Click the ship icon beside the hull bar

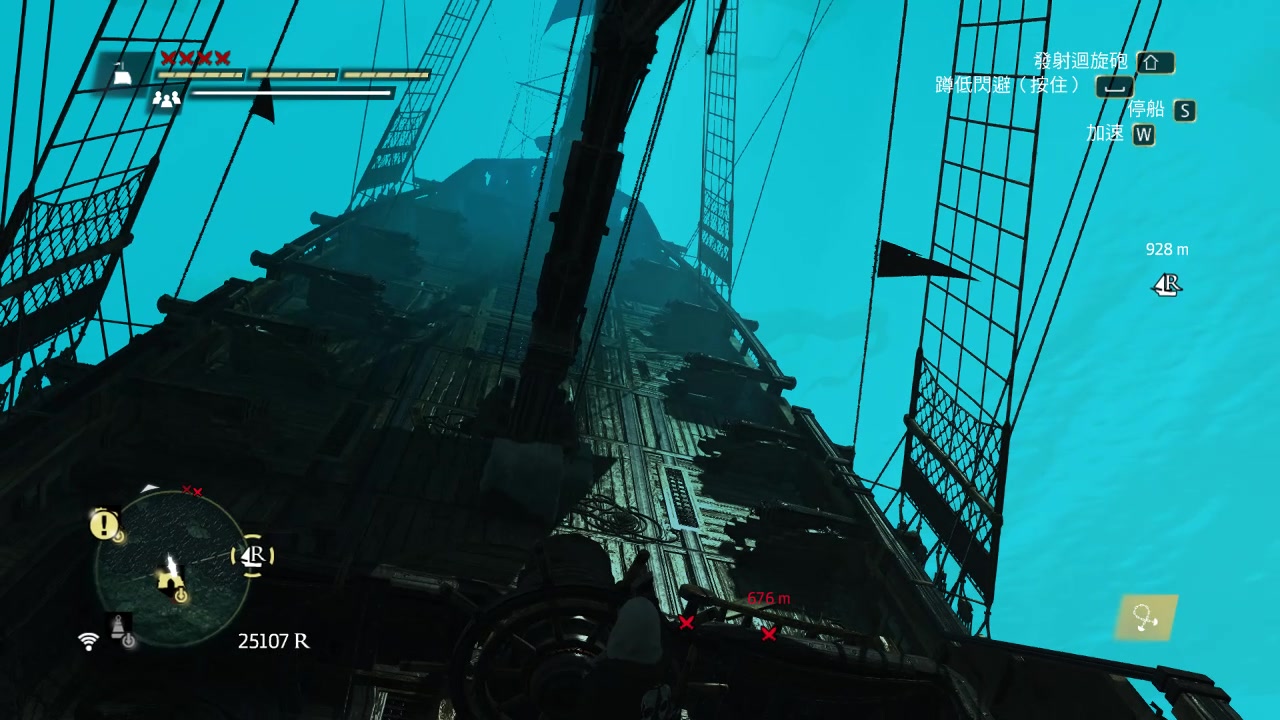[122, 73]
